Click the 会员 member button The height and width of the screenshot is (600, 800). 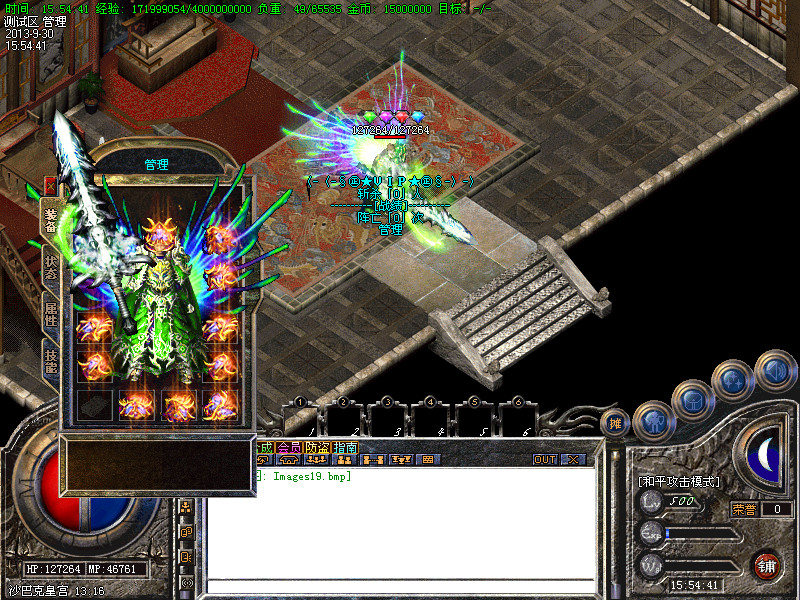pos(289,448)
